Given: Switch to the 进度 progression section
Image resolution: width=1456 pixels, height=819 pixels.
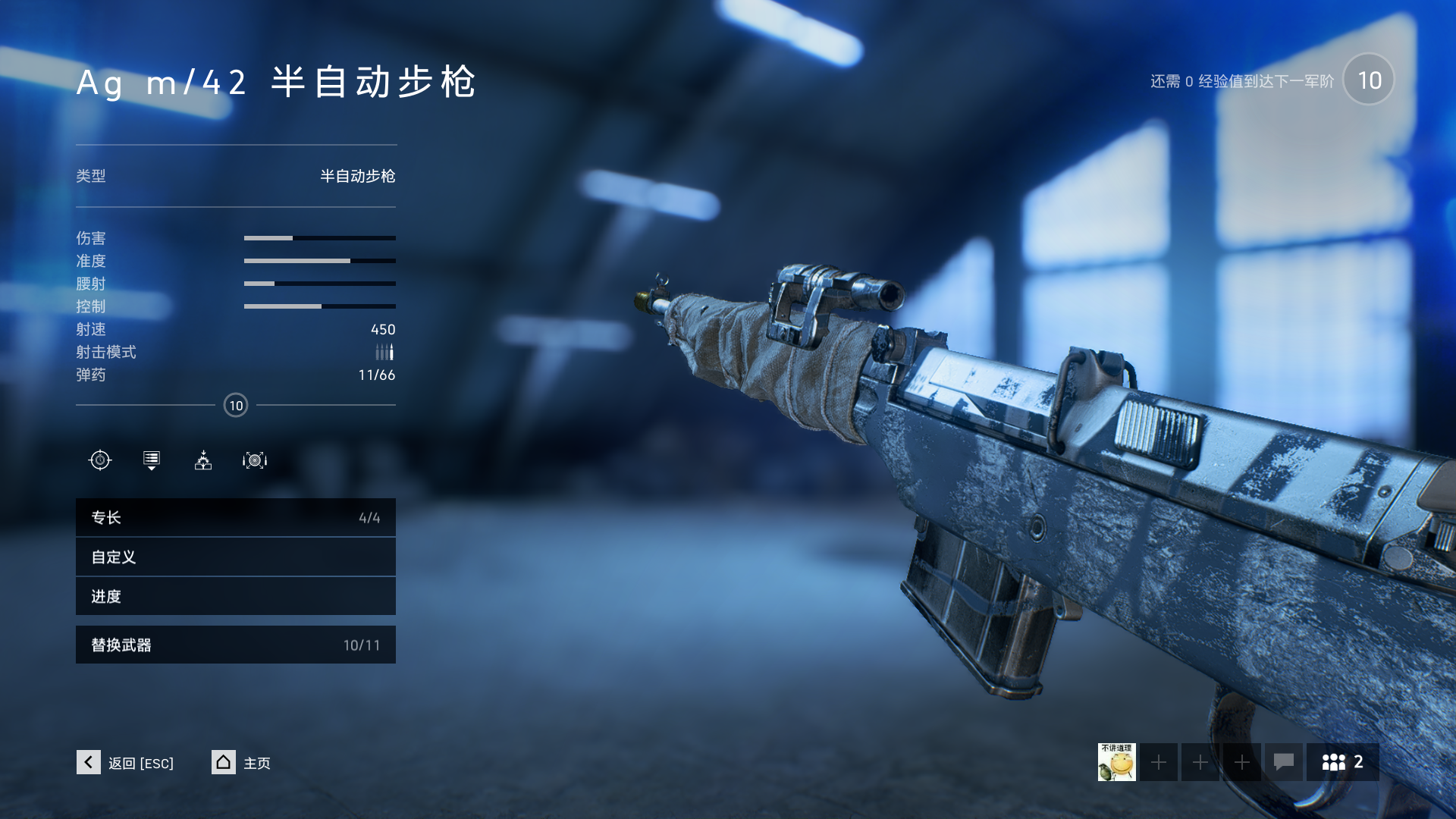Looking at the screenshot, I should [235, 597].
